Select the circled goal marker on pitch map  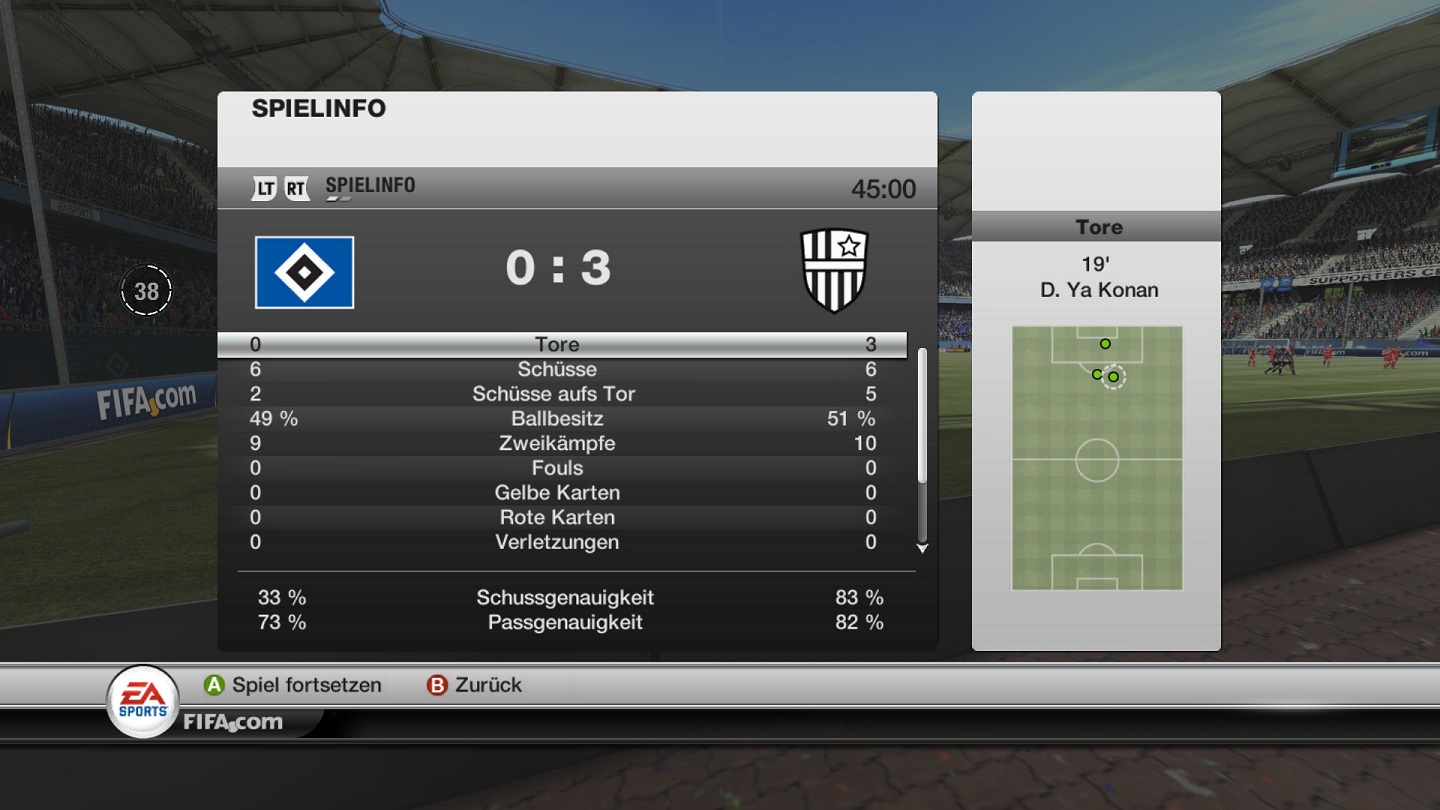coord(1114,377)
